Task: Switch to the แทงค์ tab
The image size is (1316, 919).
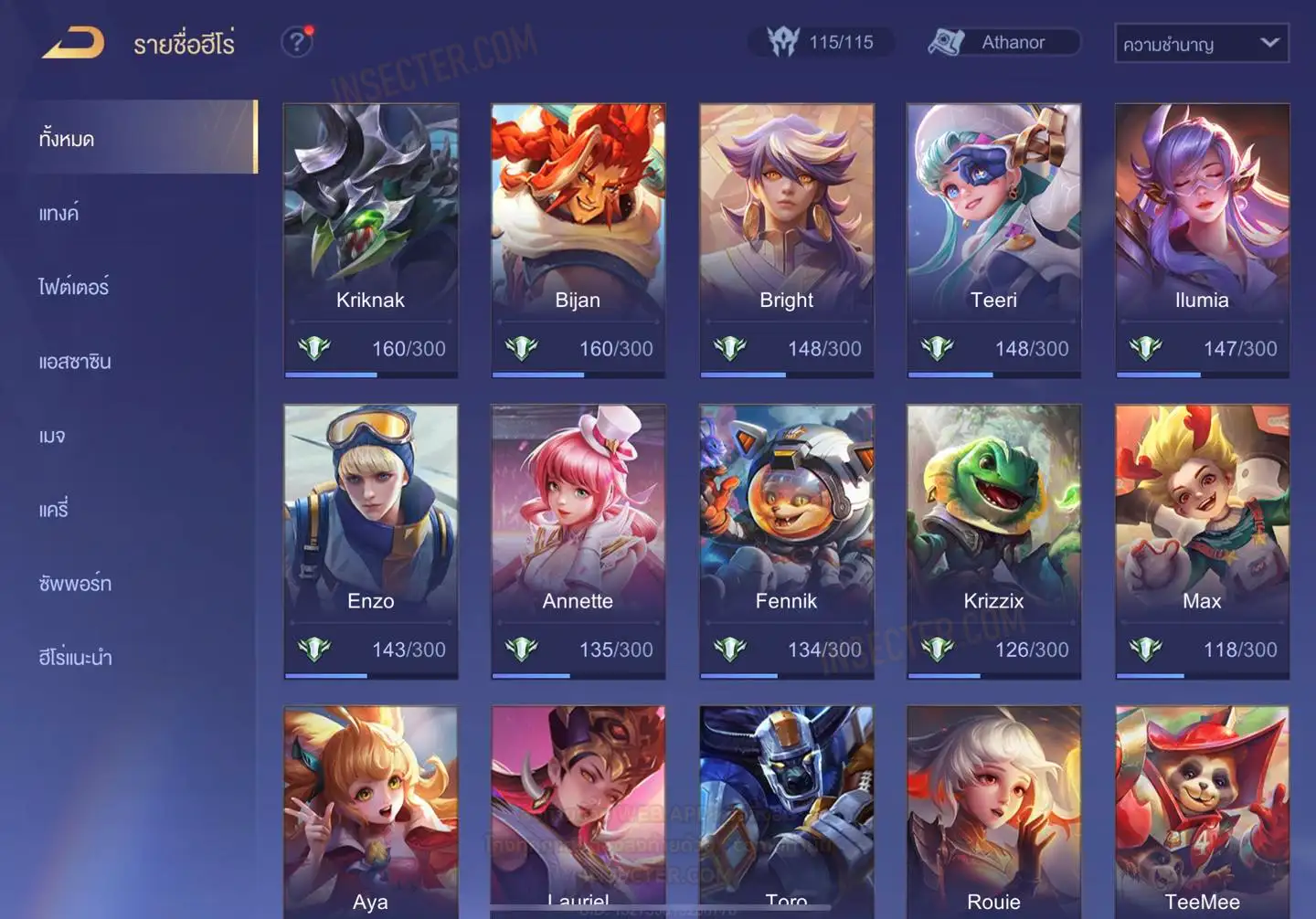Action: point(59,214)
